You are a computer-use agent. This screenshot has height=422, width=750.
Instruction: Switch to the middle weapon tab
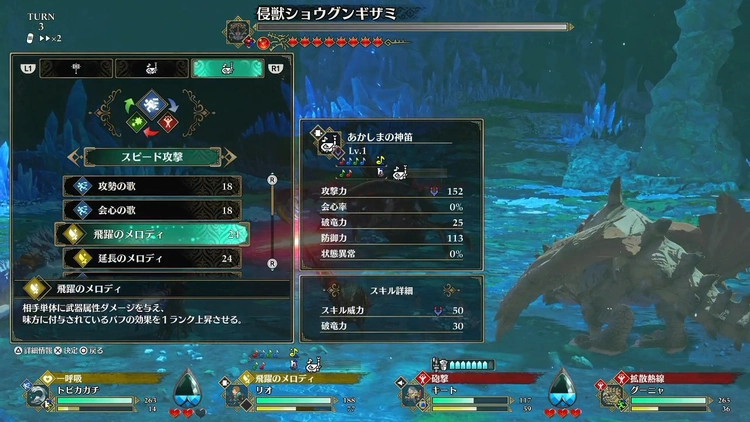tap(150, 68)
